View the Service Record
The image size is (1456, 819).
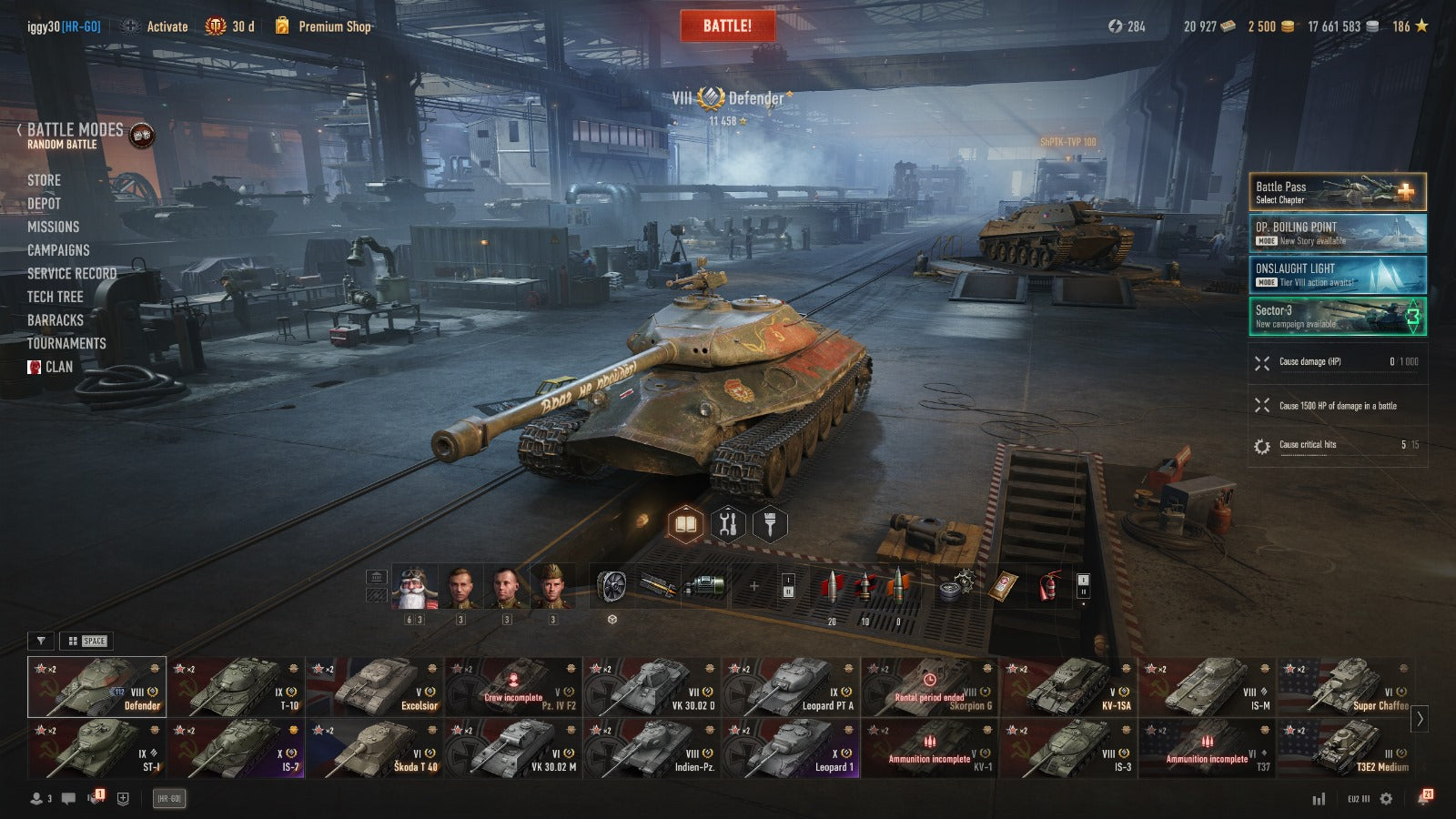72,274
